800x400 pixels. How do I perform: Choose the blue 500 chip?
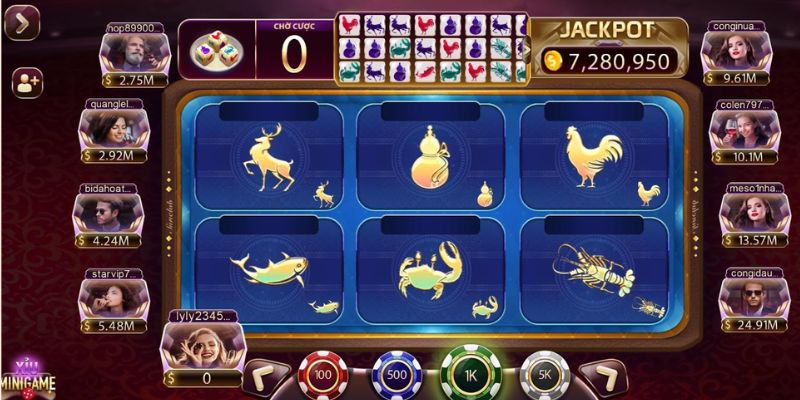click(x=395, y=377)
